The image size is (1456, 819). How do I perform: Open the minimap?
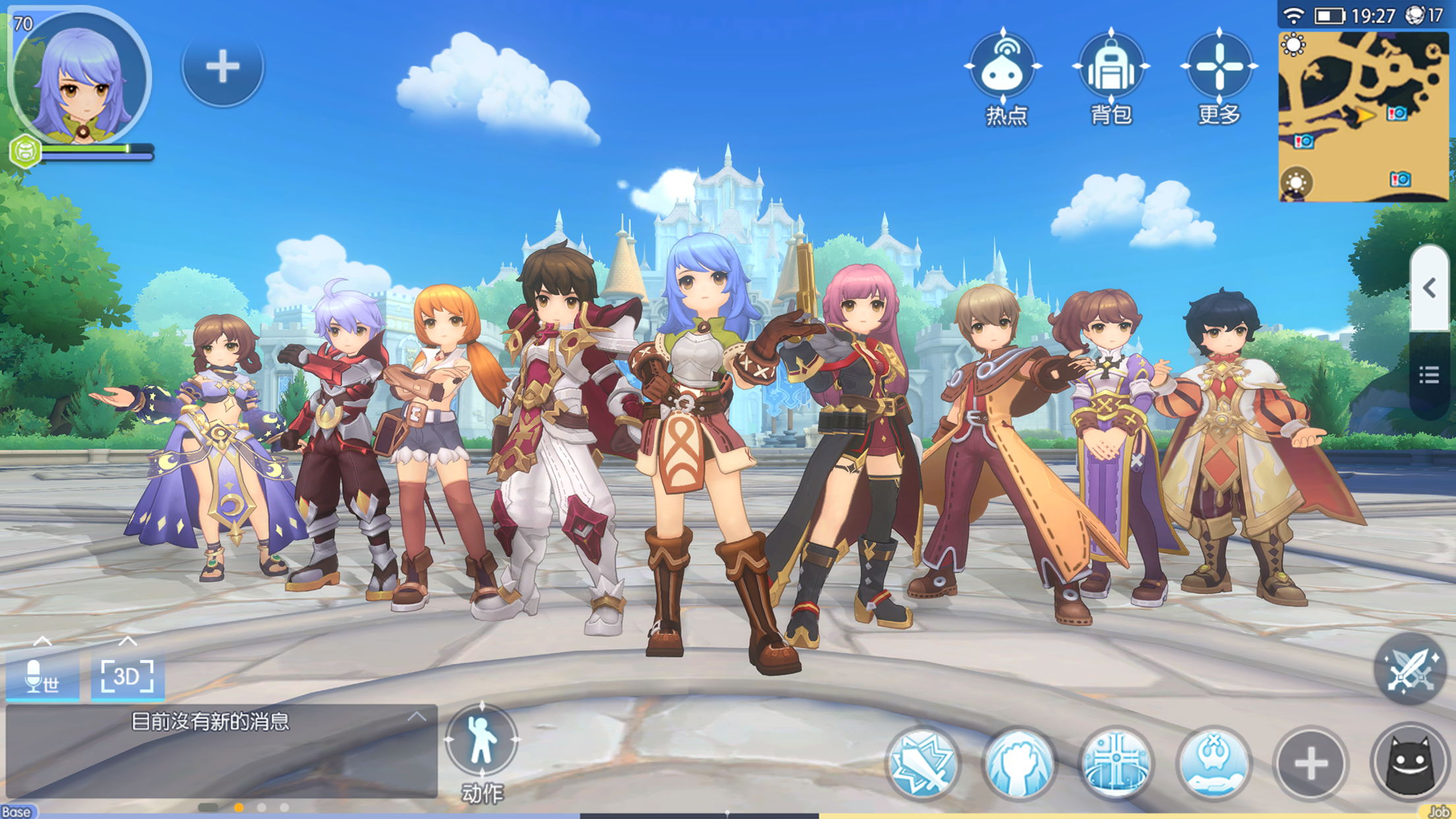[x=1363, y=117]
